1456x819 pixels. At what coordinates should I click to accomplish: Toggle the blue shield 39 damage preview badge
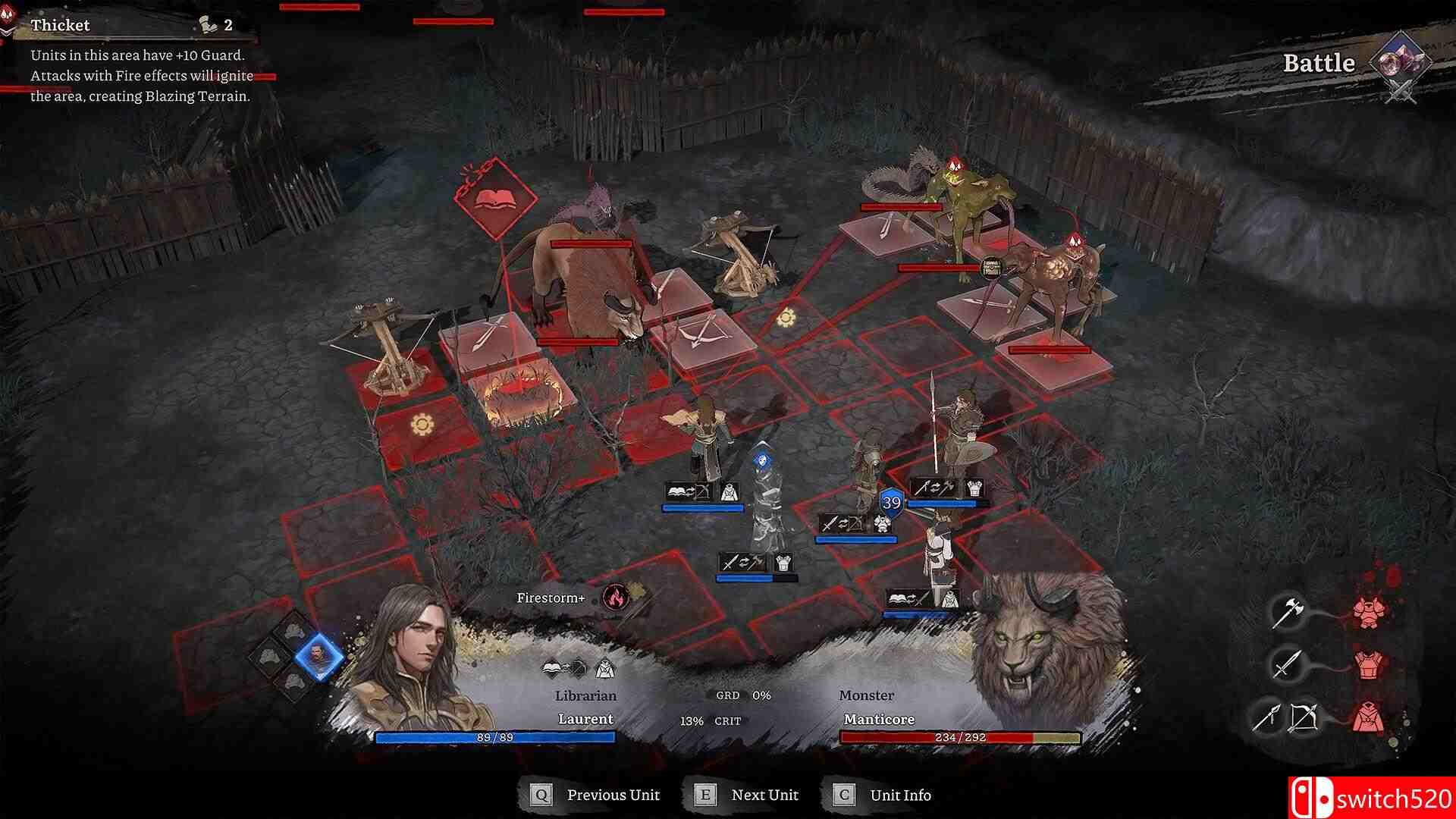point(892,500)
